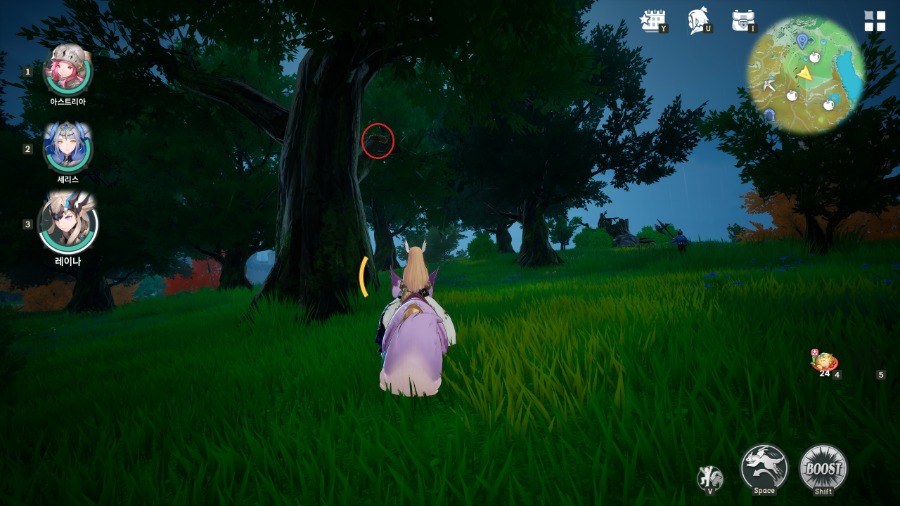Open the character profile menu icon

click(699, 20)
